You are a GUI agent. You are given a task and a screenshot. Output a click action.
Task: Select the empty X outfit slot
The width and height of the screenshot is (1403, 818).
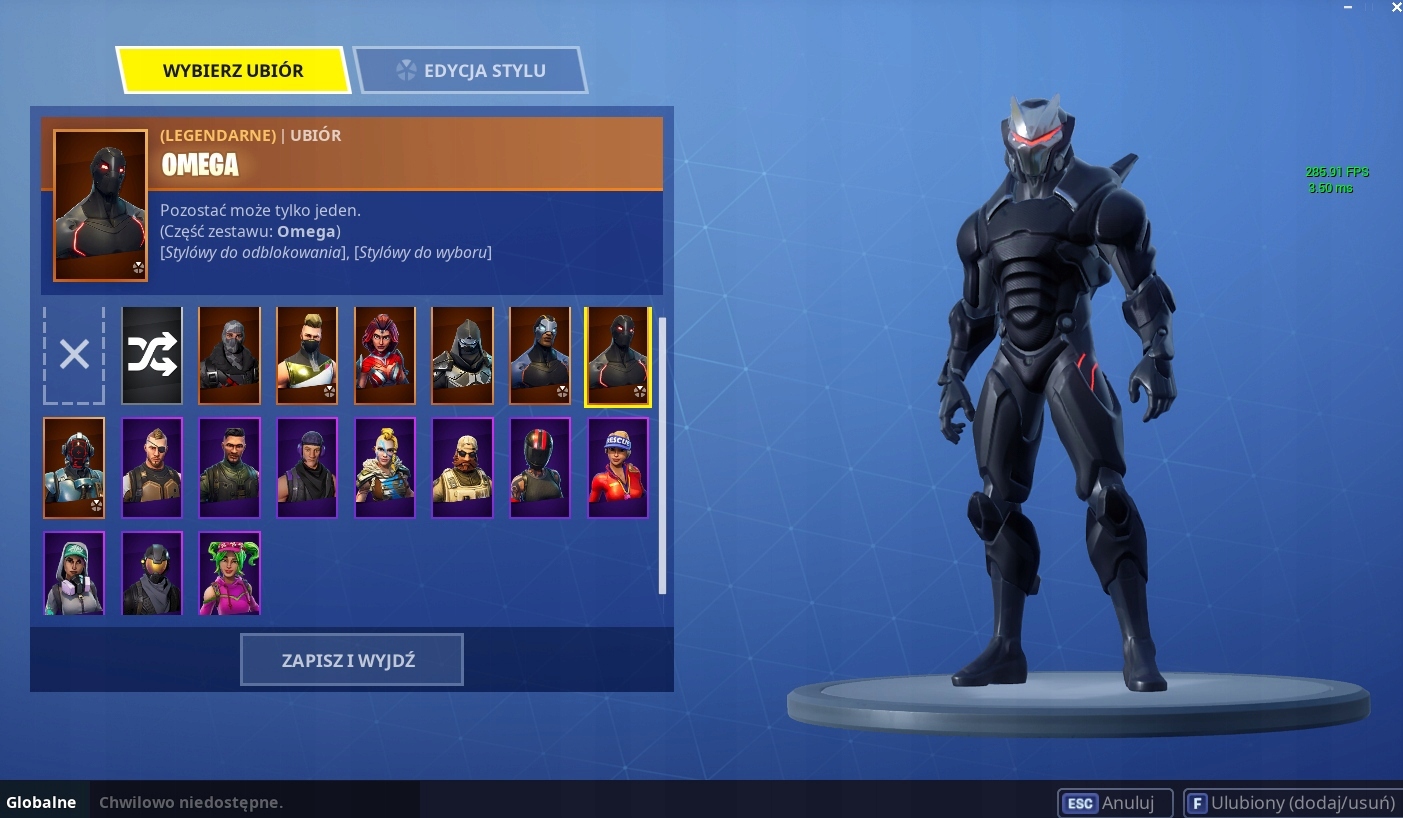[x=74, y=355]
